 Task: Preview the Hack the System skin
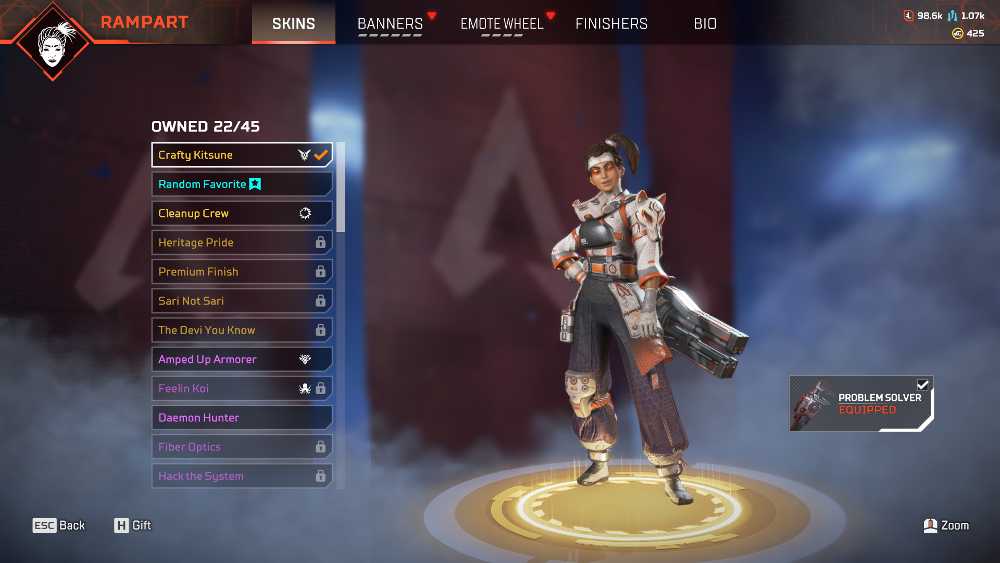click(x=242, y=476)
